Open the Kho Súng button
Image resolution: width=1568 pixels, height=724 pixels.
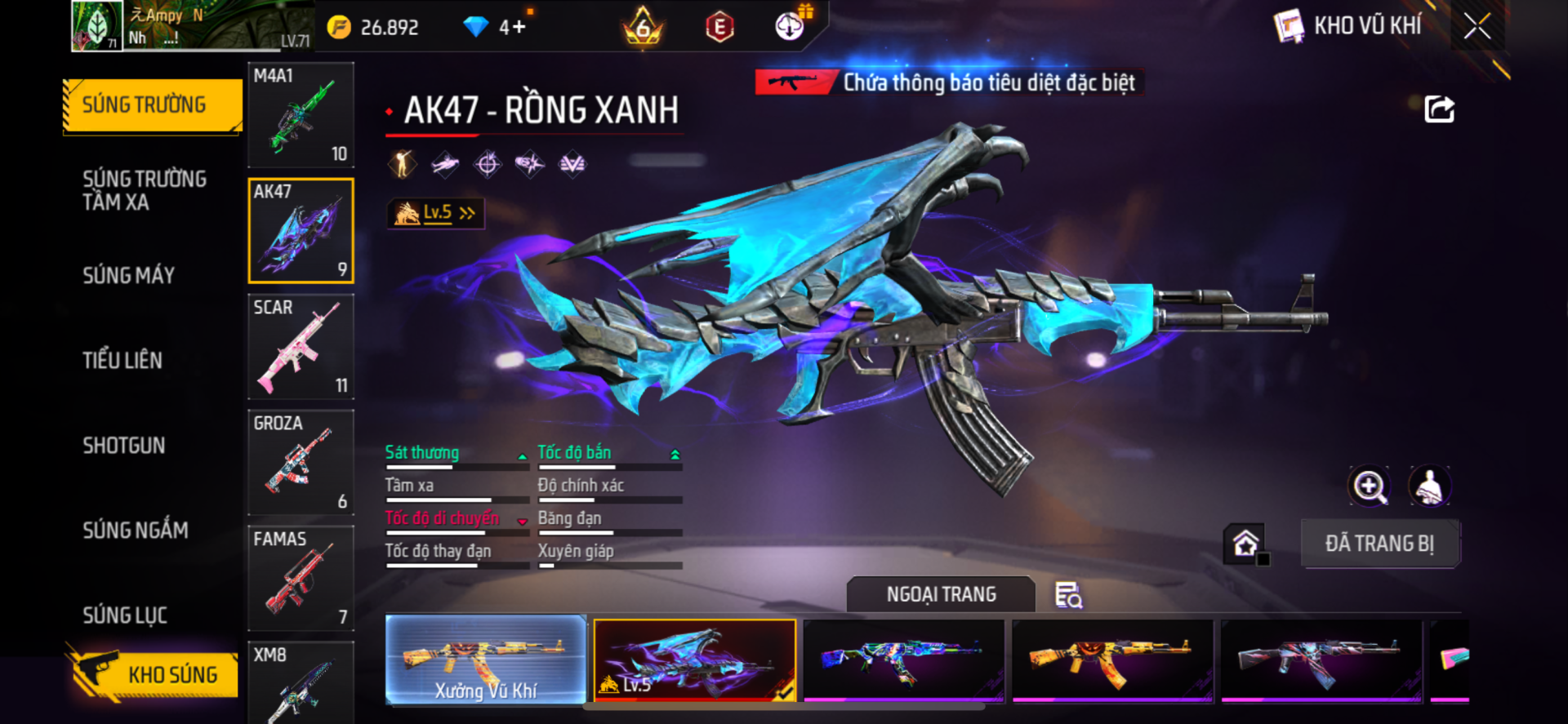coord(155,674)
